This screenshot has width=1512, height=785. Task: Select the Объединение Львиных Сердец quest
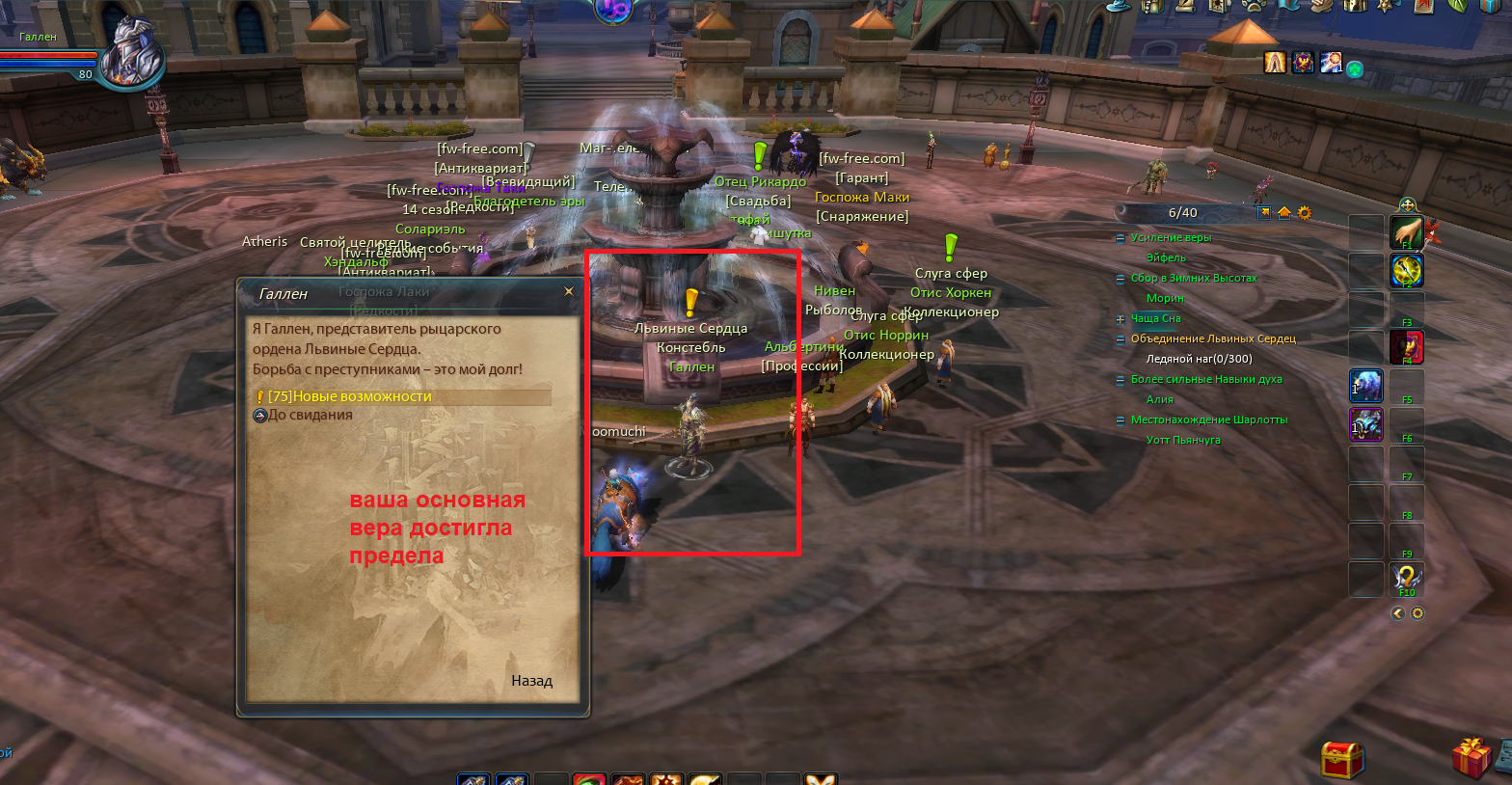[x=1212, y=338]
